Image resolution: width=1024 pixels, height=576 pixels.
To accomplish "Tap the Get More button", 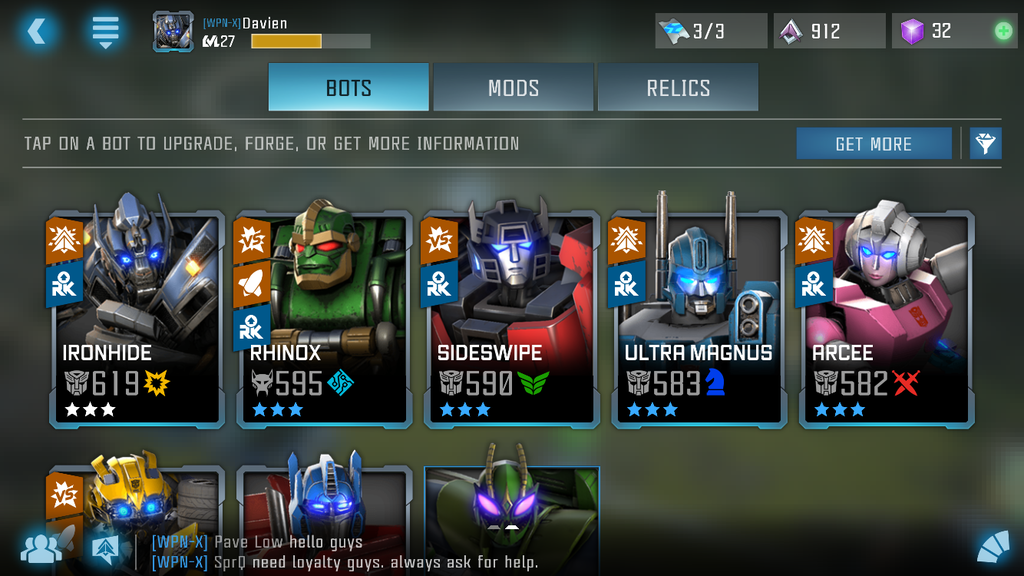I will click(x=873, y=144).
